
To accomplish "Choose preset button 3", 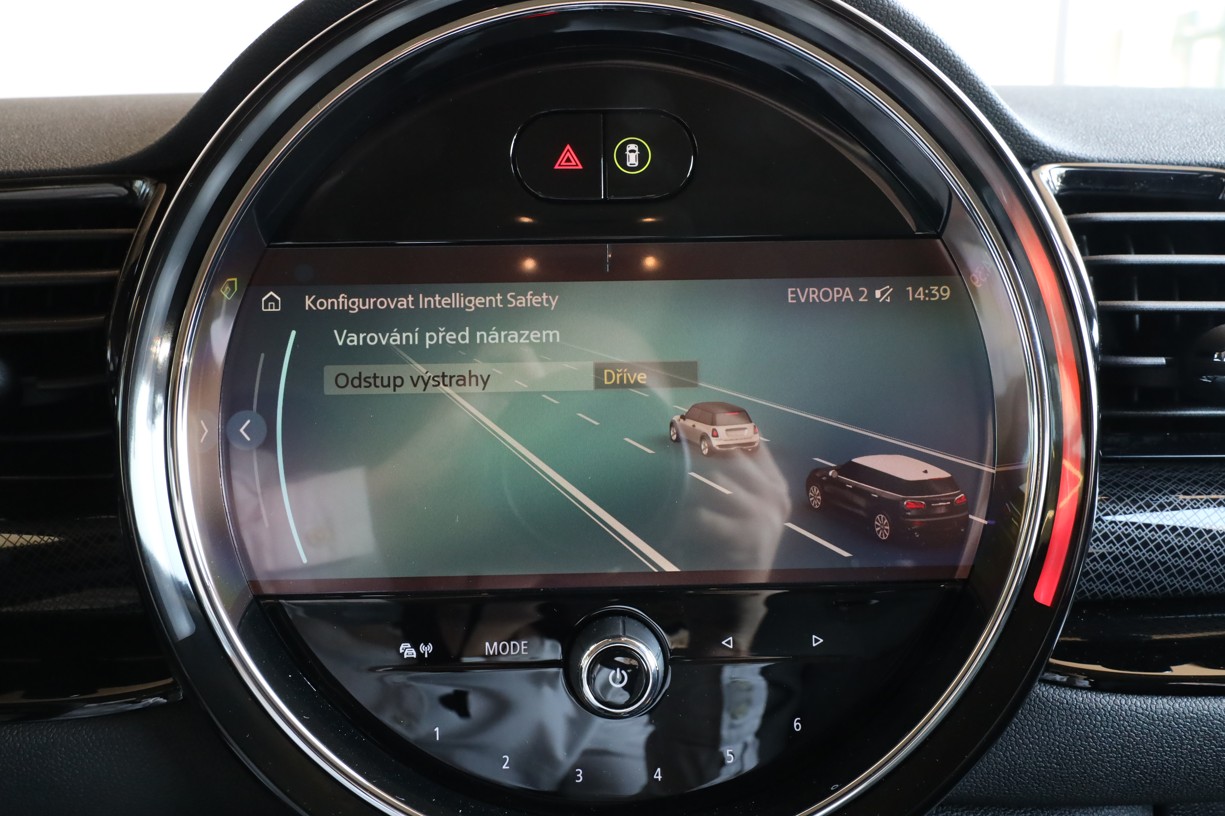I will point(578,775).
